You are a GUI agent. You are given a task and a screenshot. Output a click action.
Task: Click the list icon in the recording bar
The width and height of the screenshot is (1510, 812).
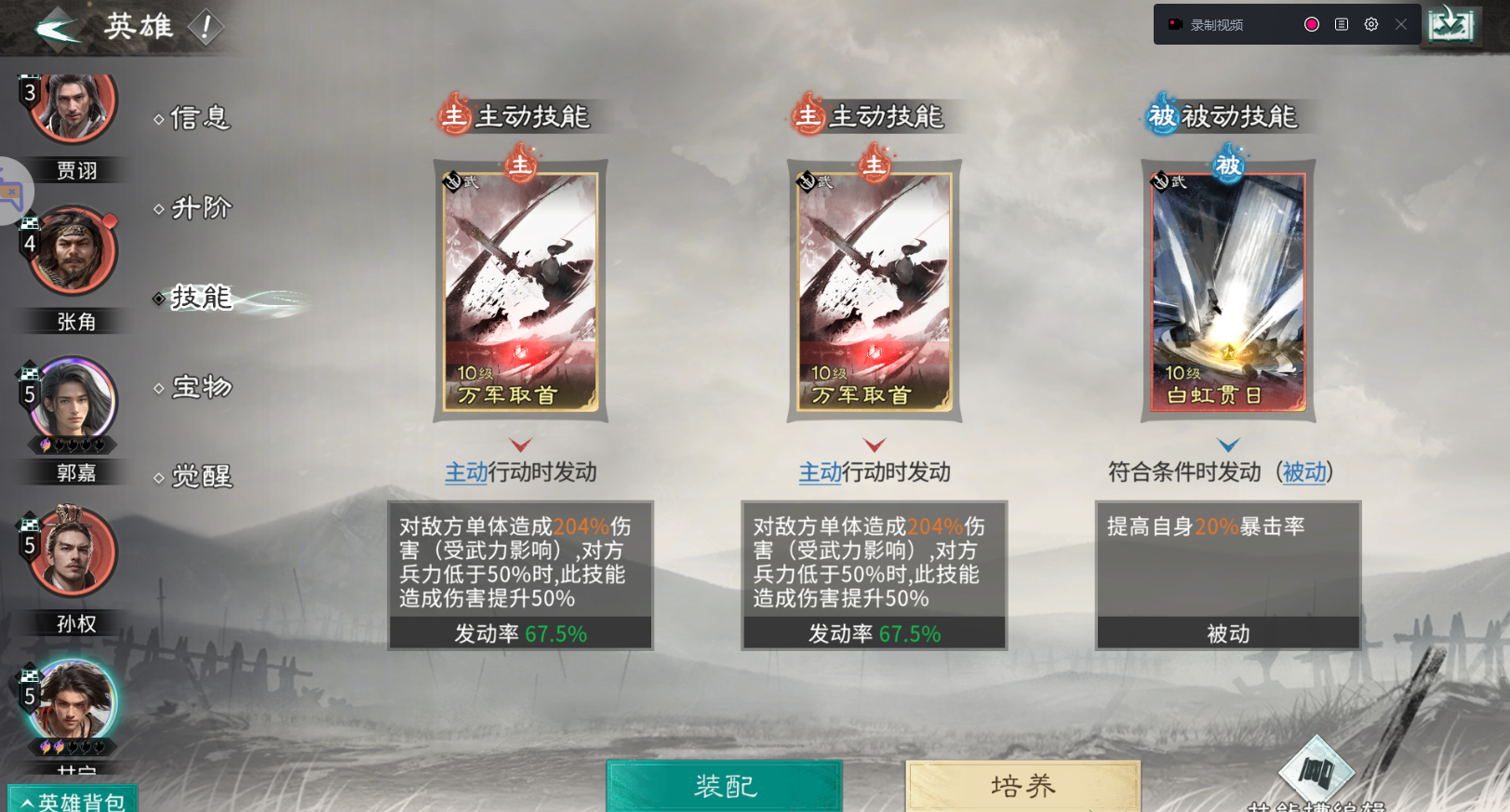(1341, 23)
